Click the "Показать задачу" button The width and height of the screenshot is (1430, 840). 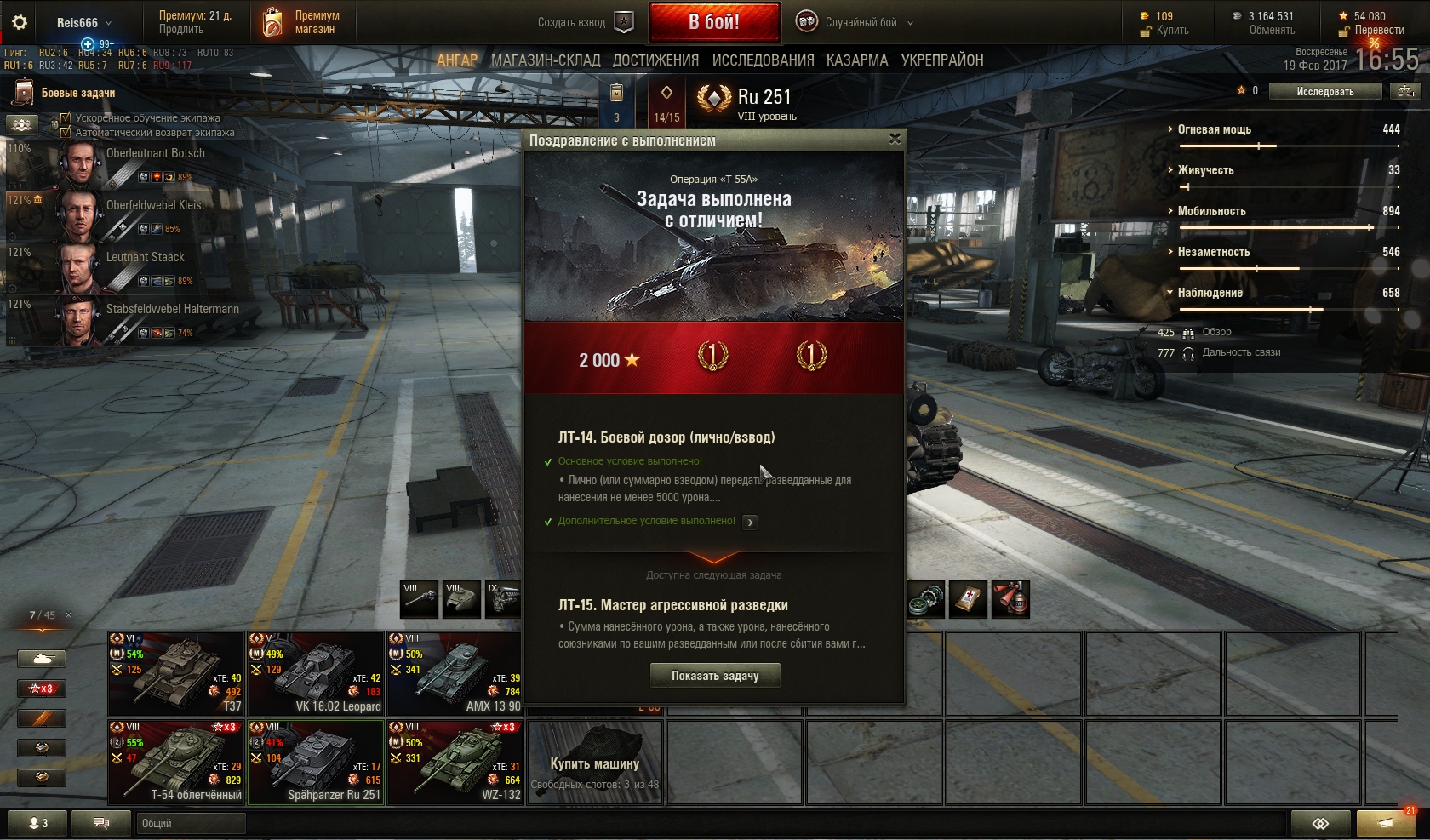click(x=715, y=676)
